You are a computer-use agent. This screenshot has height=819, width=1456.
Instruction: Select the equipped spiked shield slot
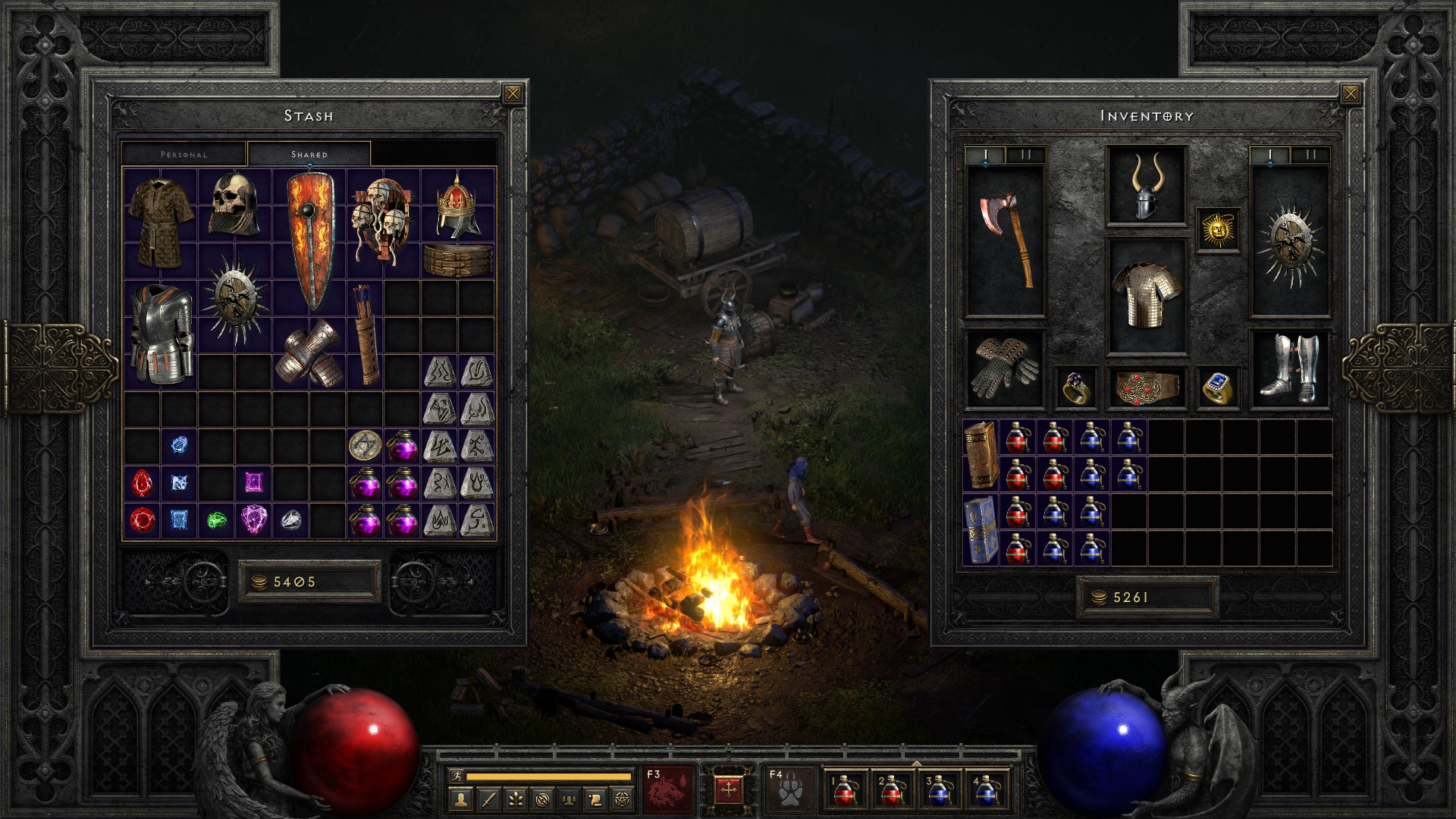tap(1289, 240)
